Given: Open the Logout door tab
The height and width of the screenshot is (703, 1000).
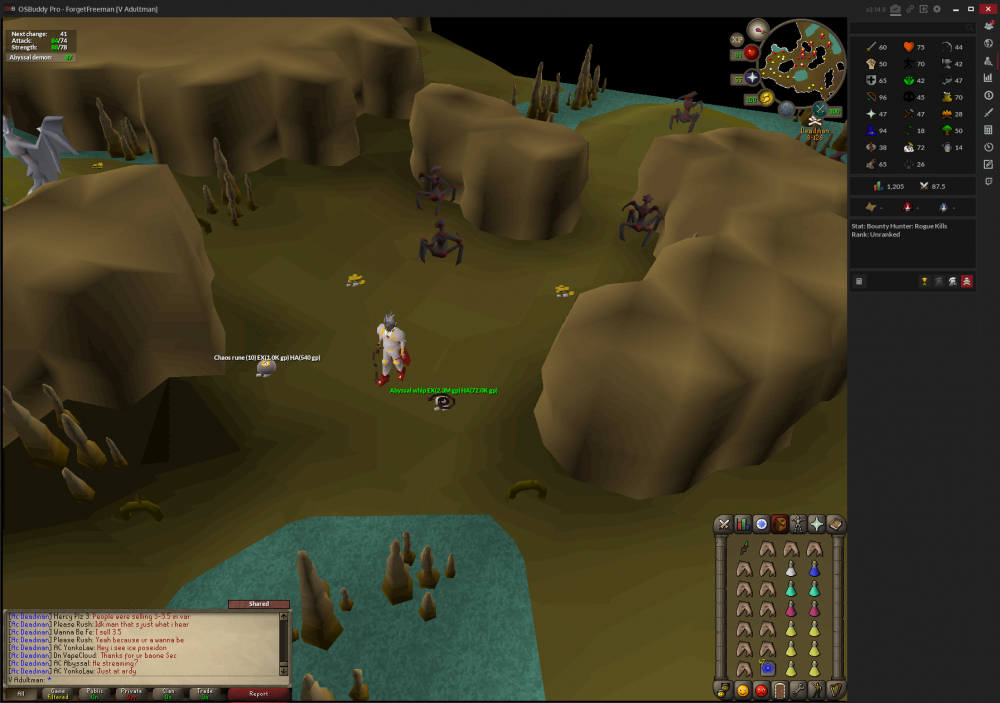Looking at the screenshot, I should 779,690.
